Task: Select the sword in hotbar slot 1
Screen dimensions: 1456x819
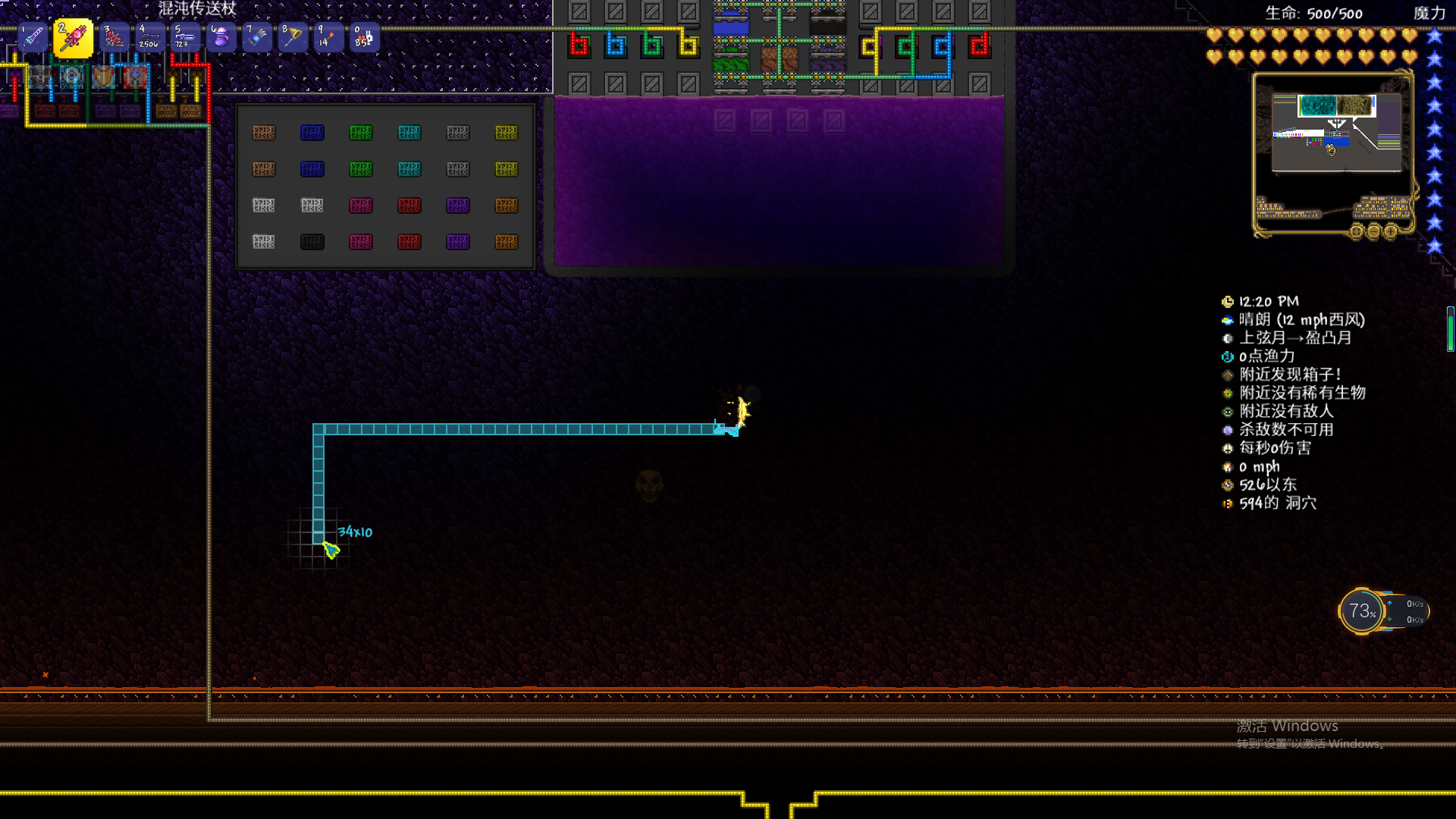Action: [x=33, y=37]
